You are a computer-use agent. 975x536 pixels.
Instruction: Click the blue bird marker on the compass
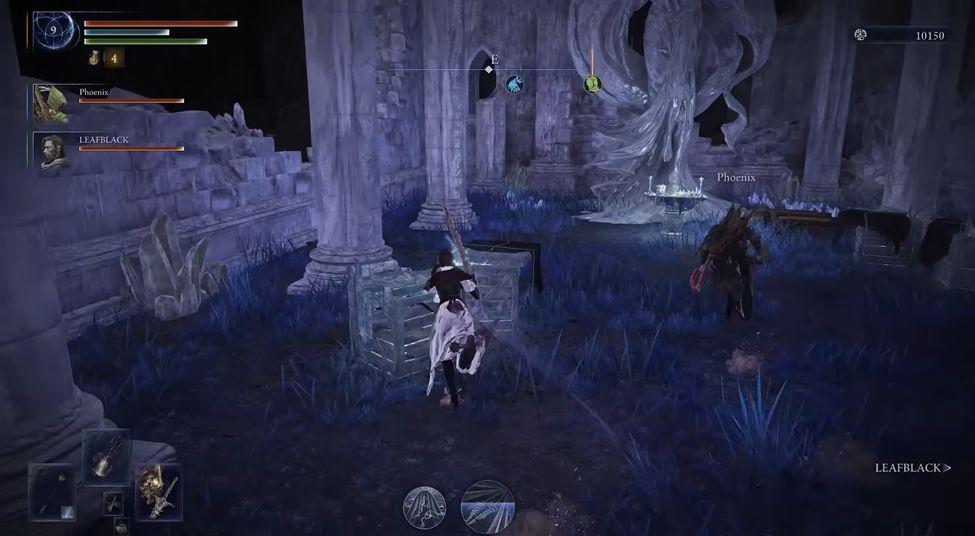click(x=514, y=84)
